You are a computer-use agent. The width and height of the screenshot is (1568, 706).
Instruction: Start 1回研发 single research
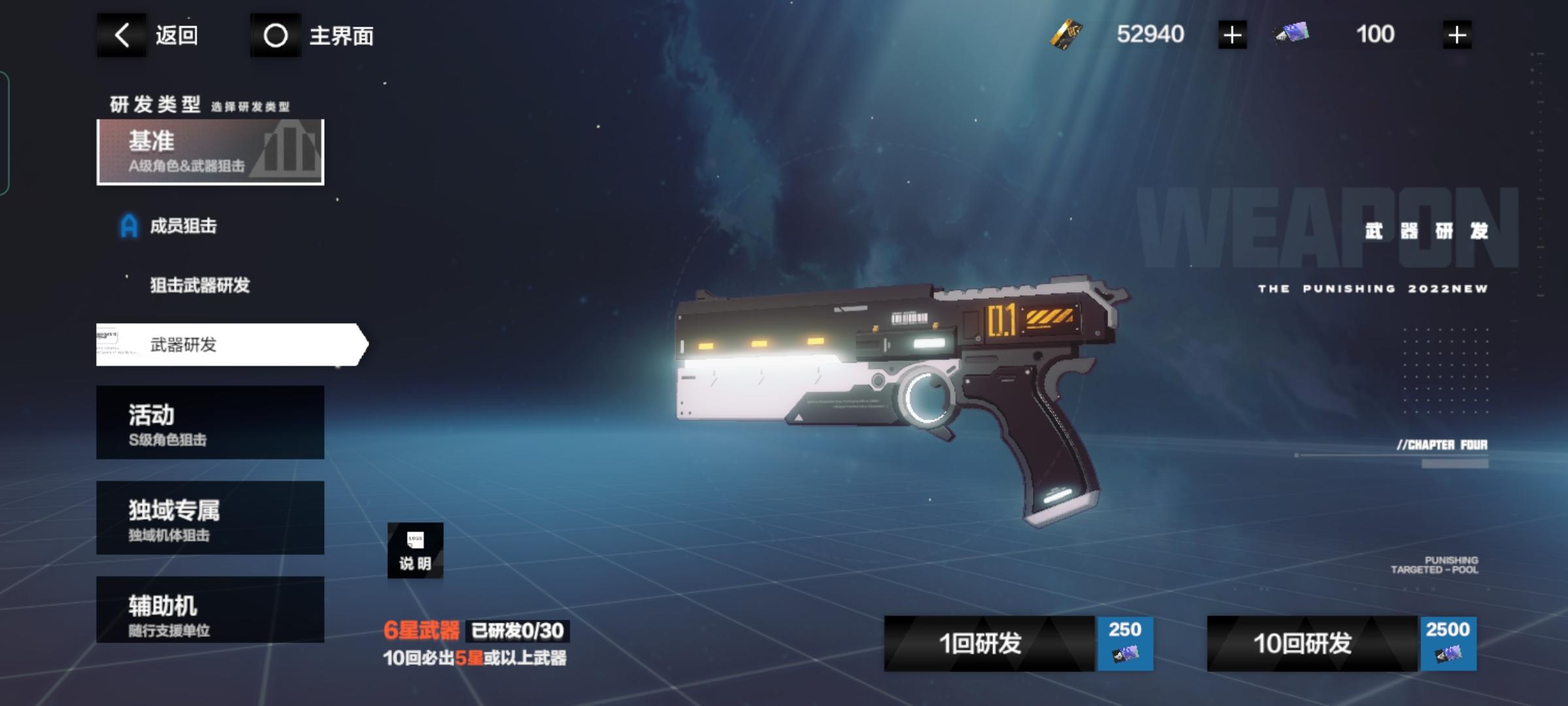pos(1018,644)
